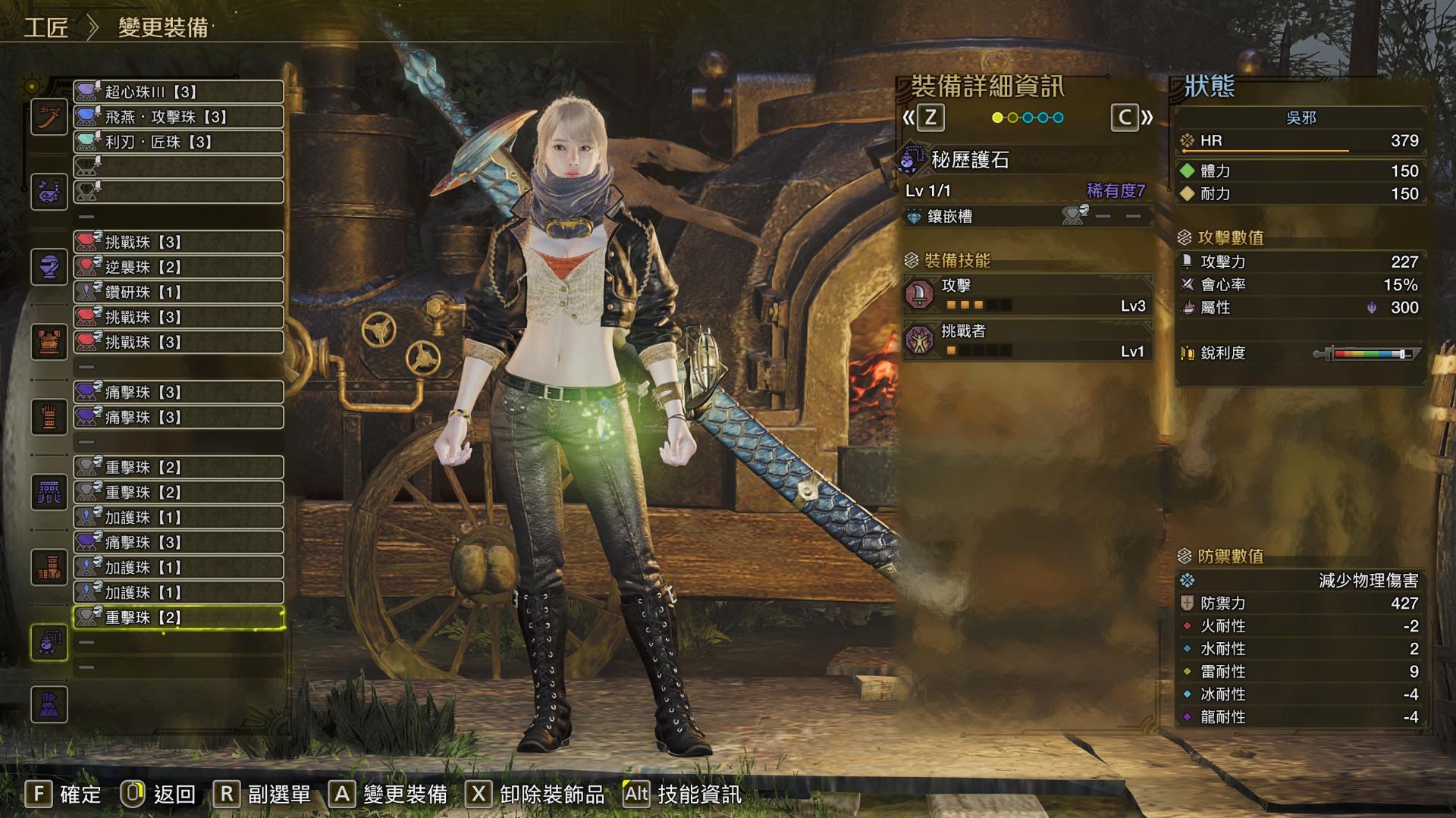Screen dimensions: 1456x818
Task: Select the gauntlet arm armor icon
Action: pos(49,417)
